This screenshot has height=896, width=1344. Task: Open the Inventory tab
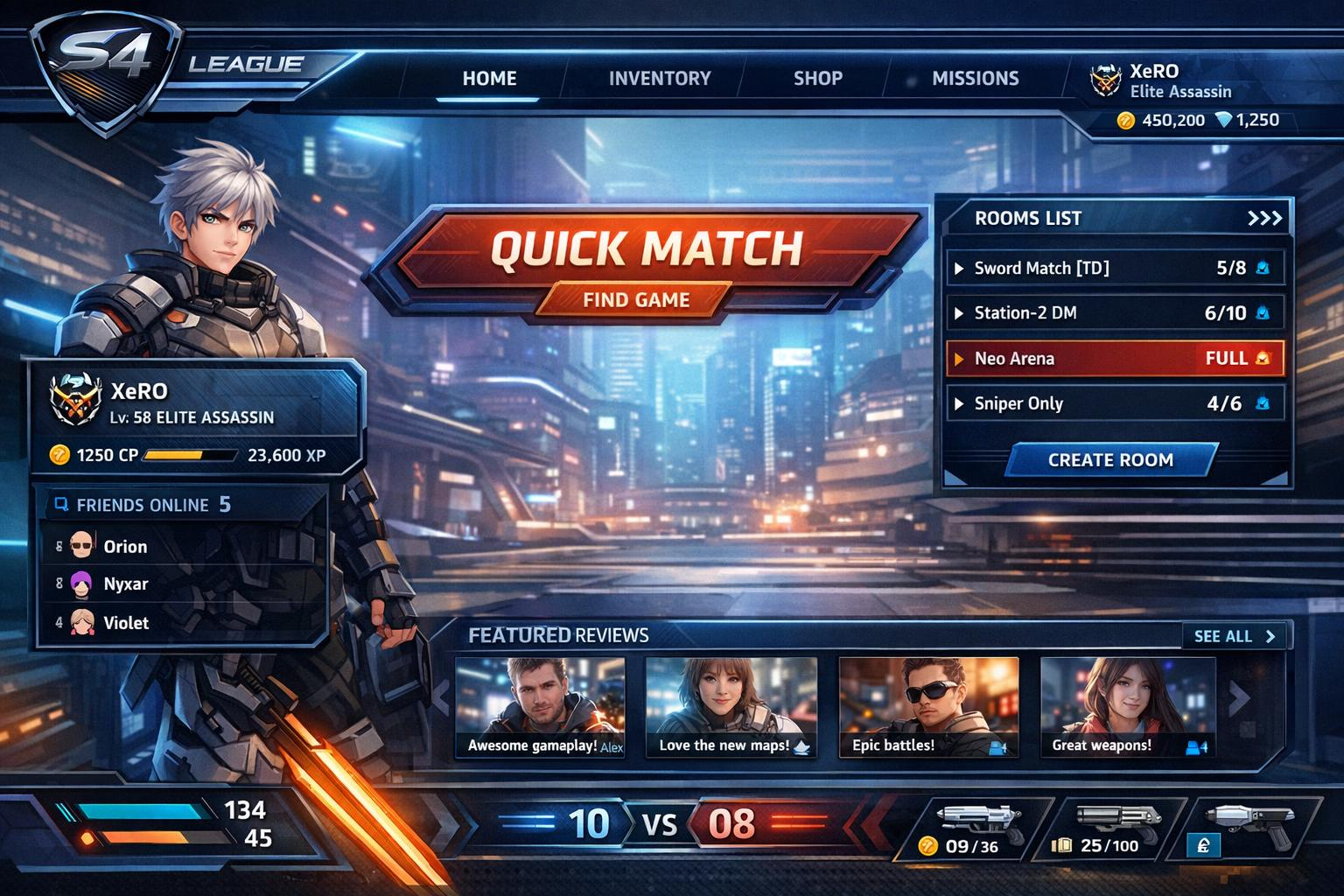click(660, 79)
